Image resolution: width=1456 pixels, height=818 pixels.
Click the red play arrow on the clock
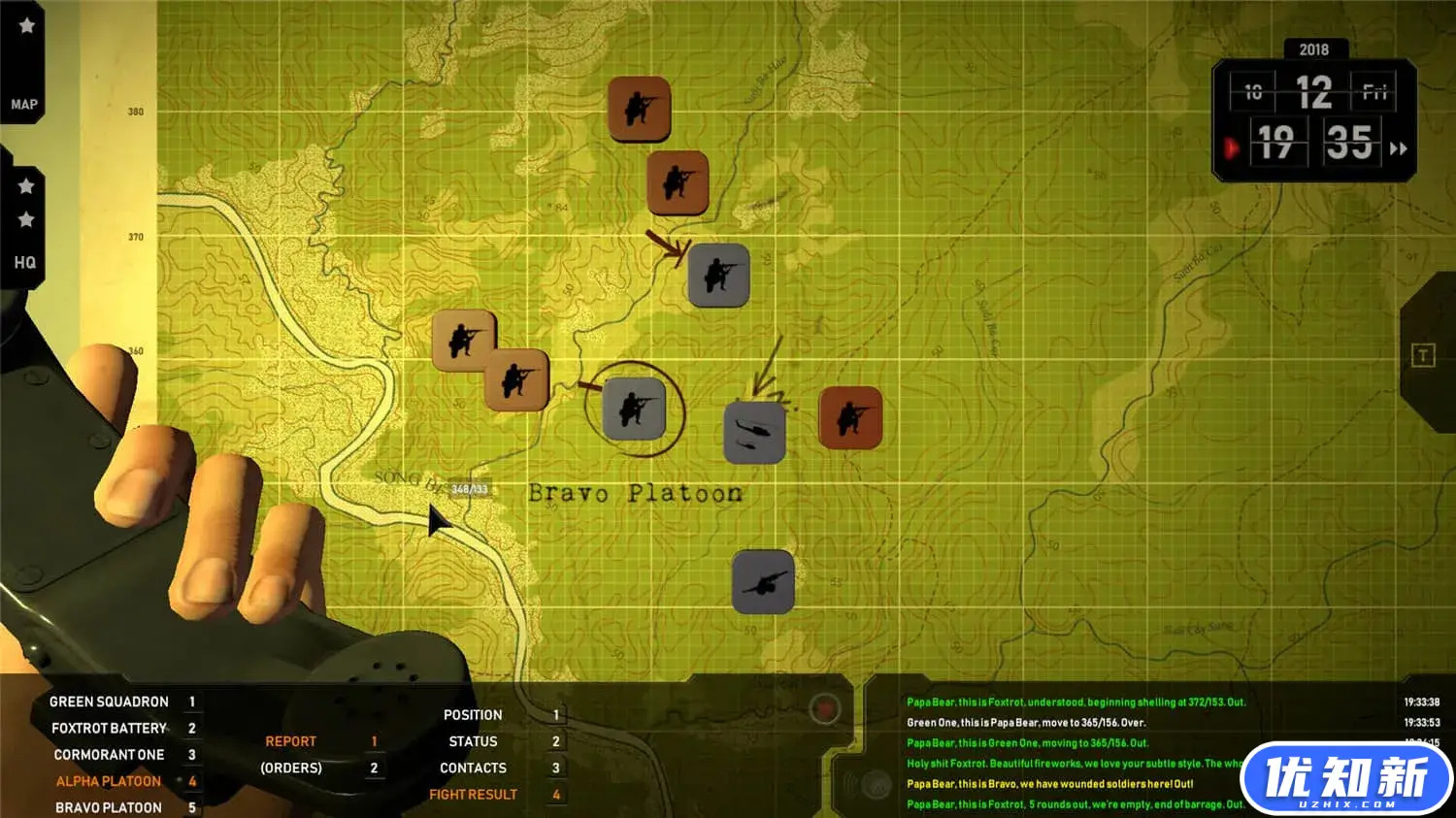click(x=1231, y=148)
